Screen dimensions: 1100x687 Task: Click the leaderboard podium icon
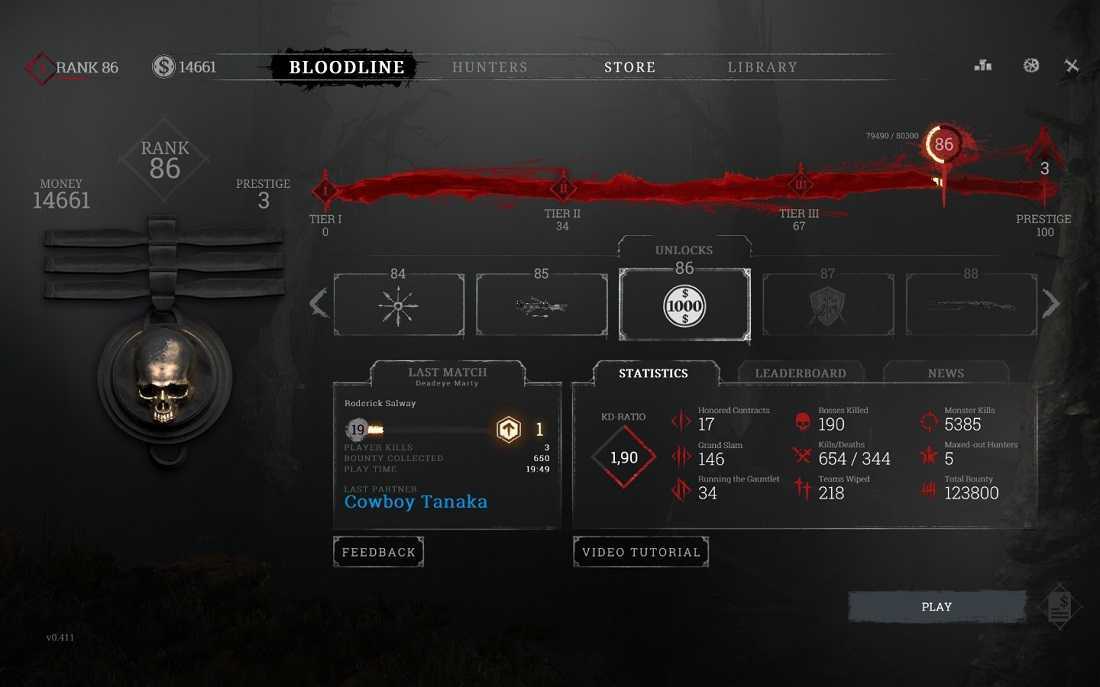pos(983,66)
